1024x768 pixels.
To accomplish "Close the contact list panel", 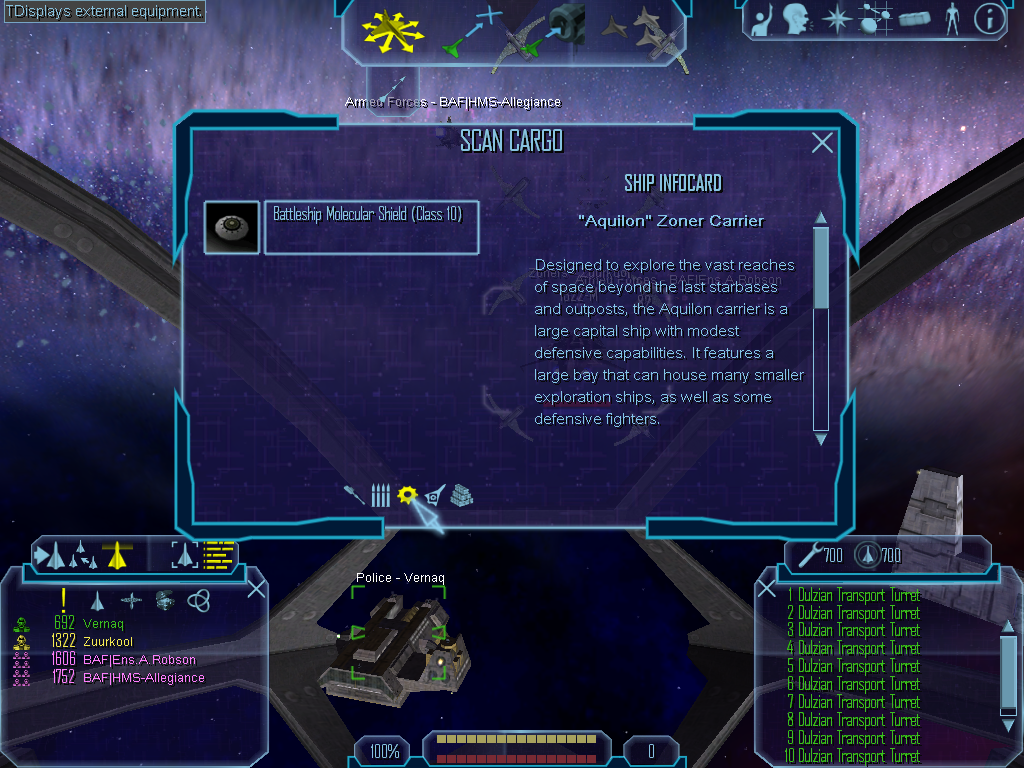I will pyautogui.click(x=256, y=588).
